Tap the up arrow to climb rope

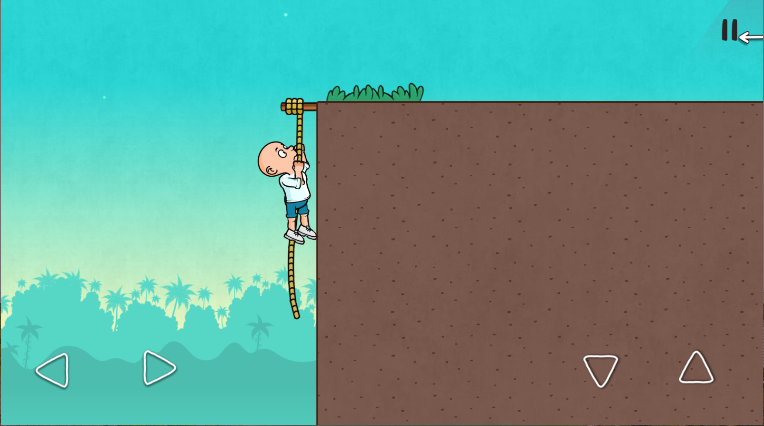(x=696, y=368)
